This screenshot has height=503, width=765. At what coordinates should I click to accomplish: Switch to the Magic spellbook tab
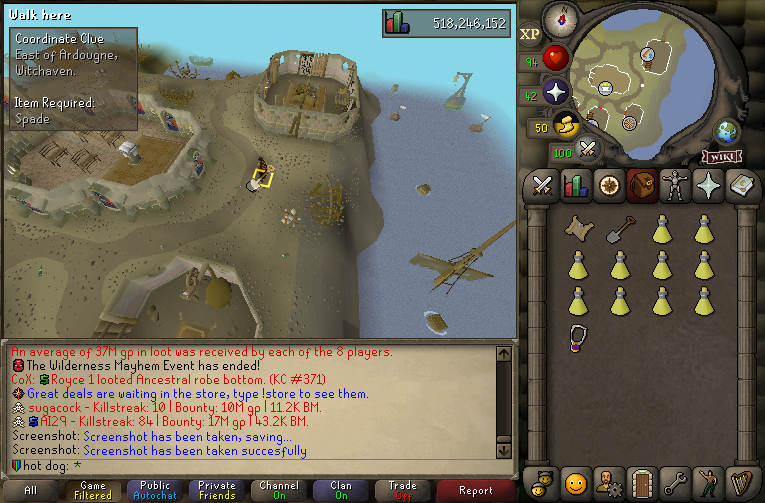point(741,186)
